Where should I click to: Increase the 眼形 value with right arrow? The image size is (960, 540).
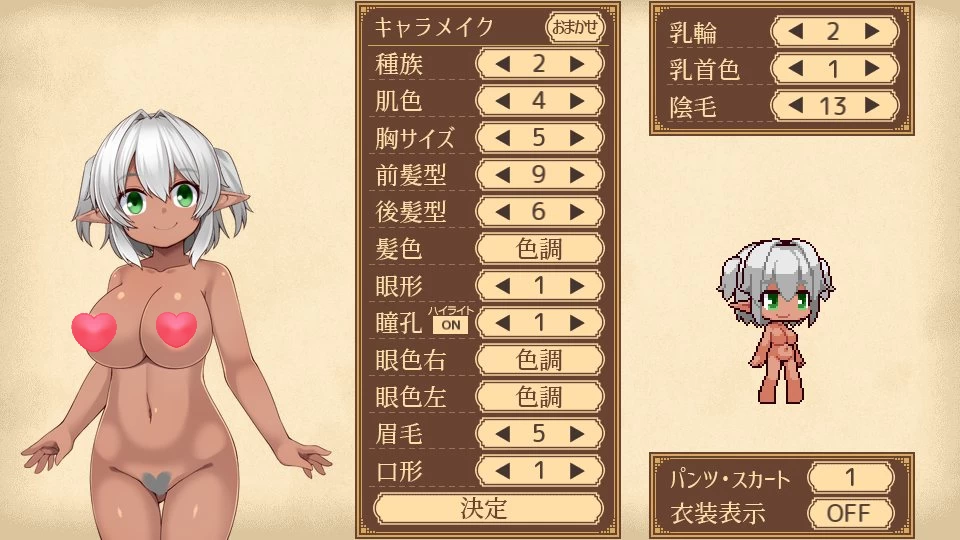577,286
